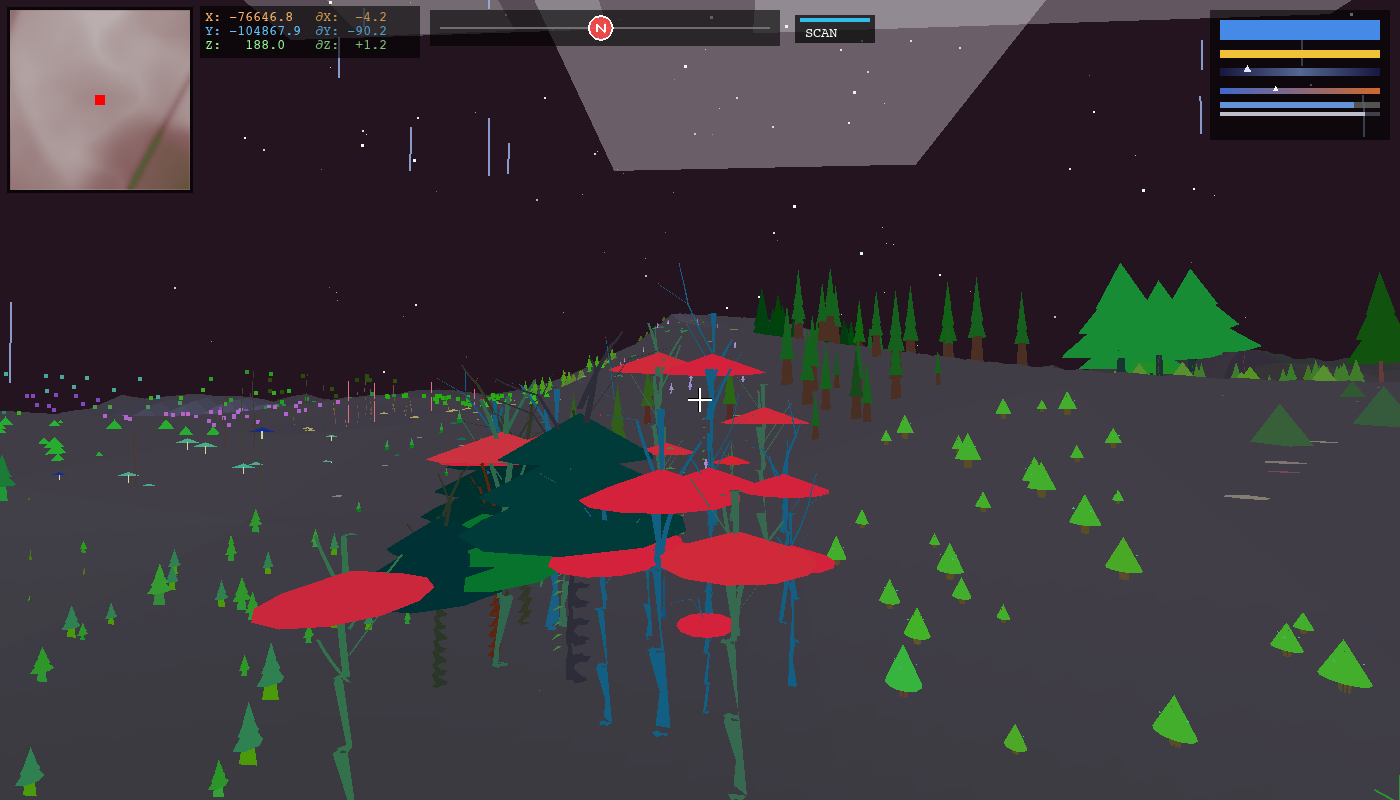
Task: Open the minimap view in the top-left corner
Action: click(99, 100)
